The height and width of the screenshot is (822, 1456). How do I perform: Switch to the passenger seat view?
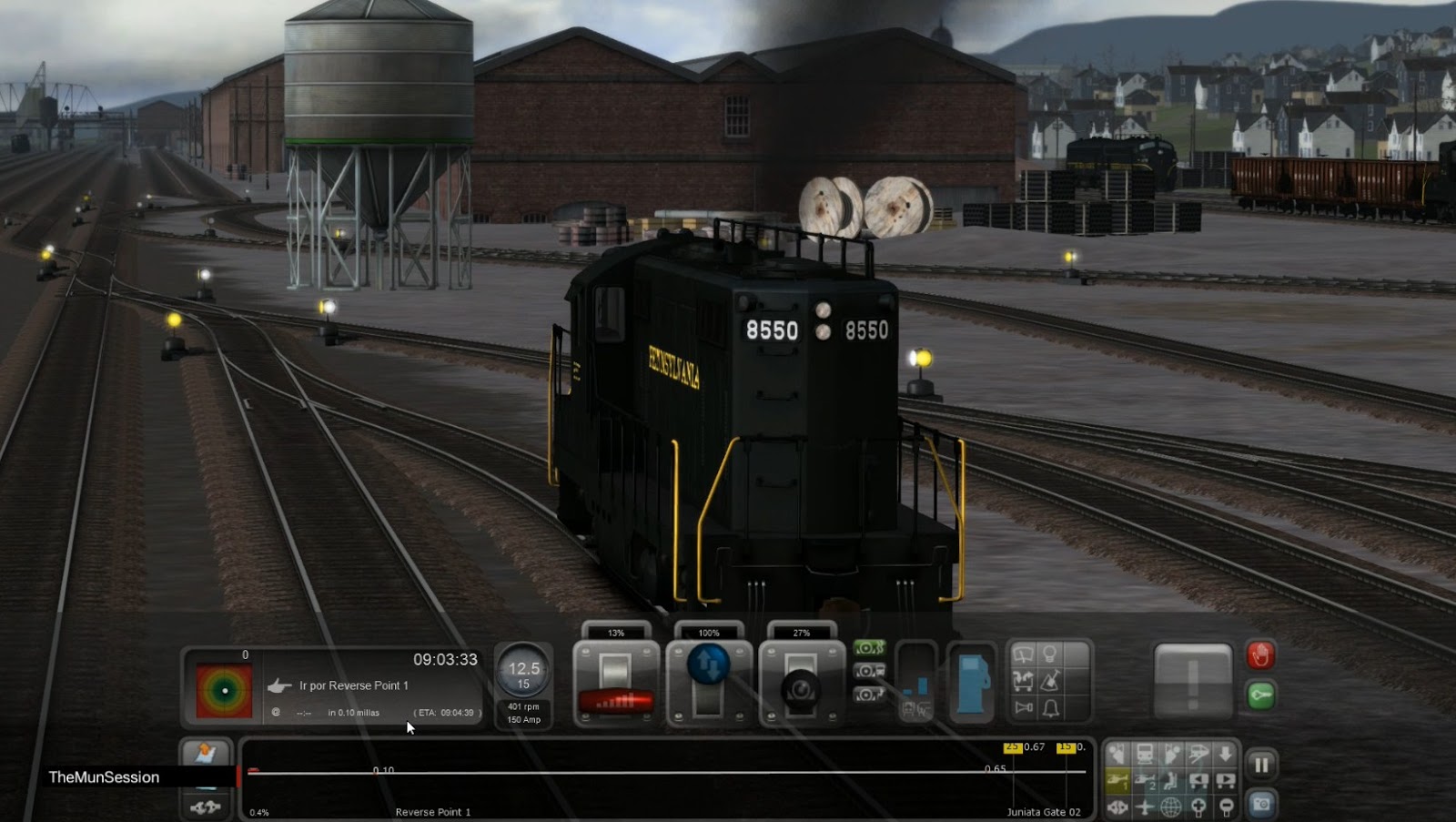1171,782
